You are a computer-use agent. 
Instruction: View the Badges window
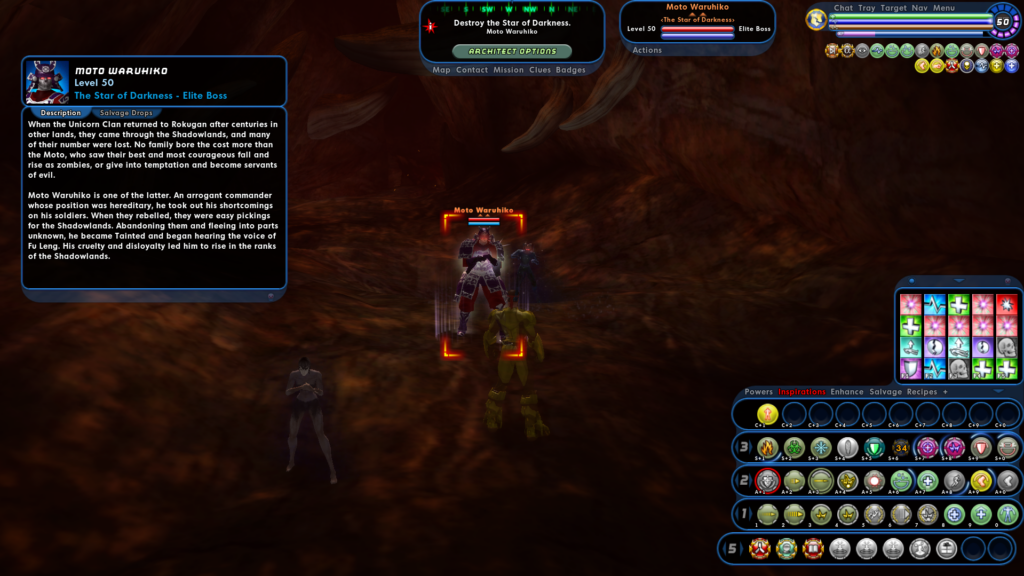click(571, 70)
